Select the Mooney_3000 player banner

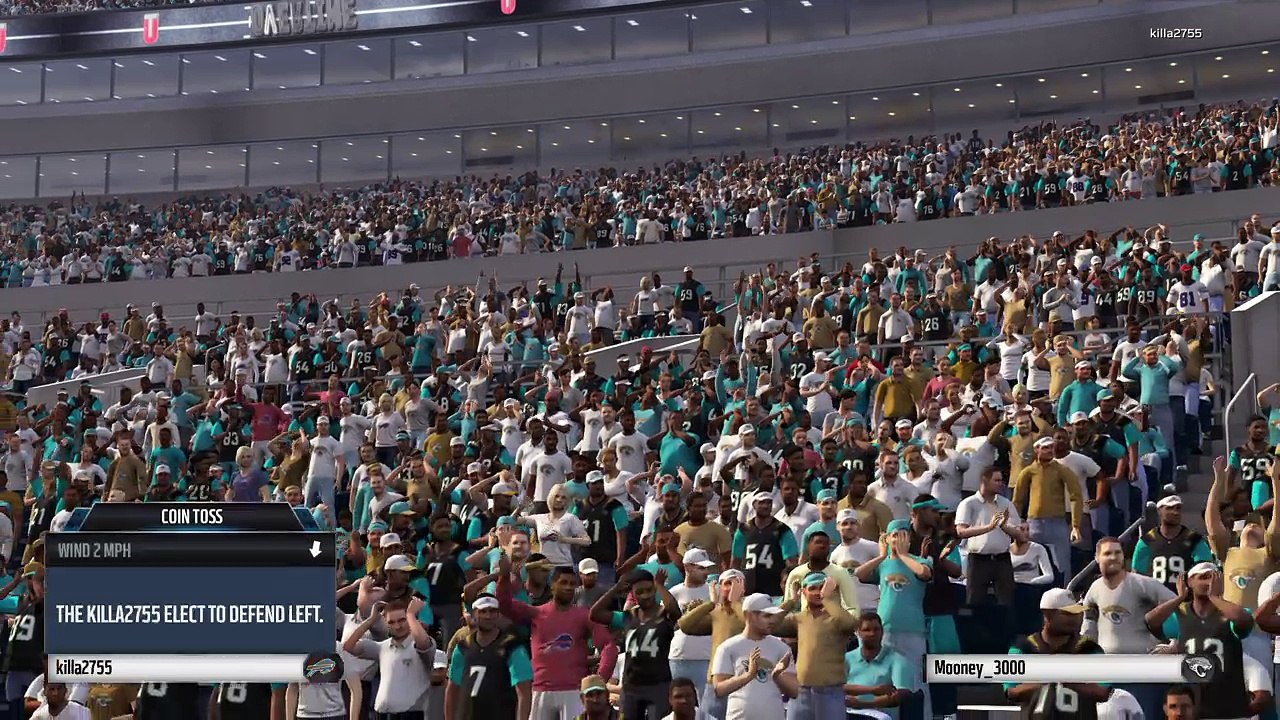(1050, 668)
